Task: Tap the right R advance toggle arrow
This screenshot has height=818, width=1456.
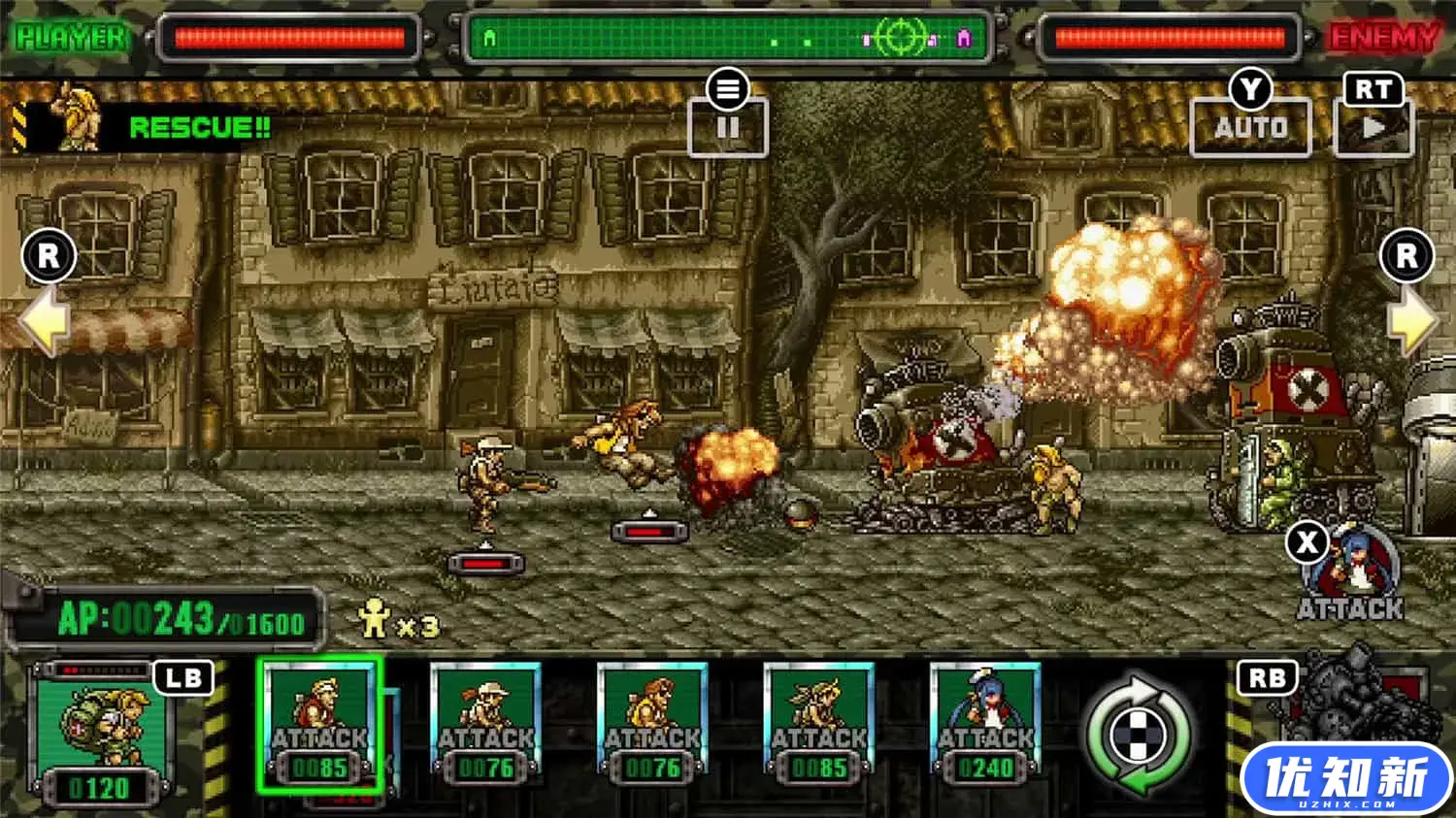Action: pos(1406,256)
